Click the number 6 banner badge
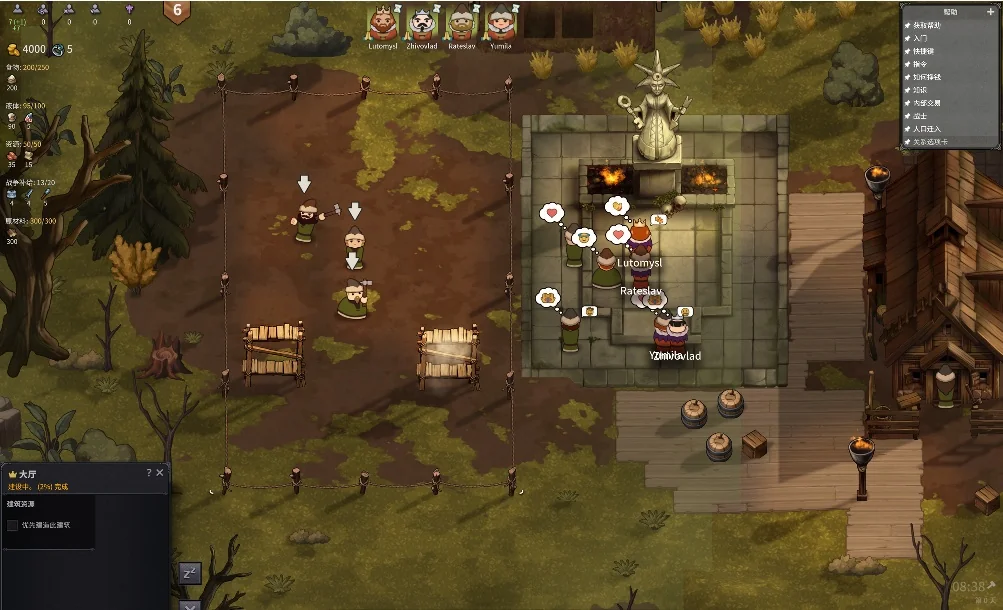 coord(177,11)
